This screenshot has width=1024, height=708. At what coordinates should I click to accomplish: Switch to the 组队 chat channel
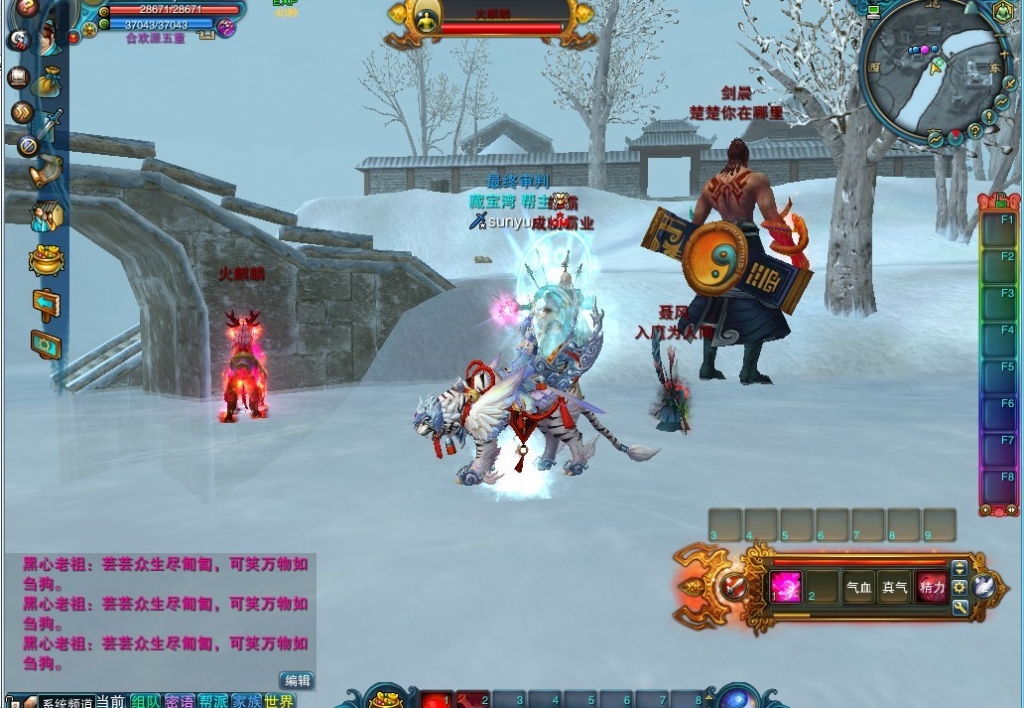(145, 701)
